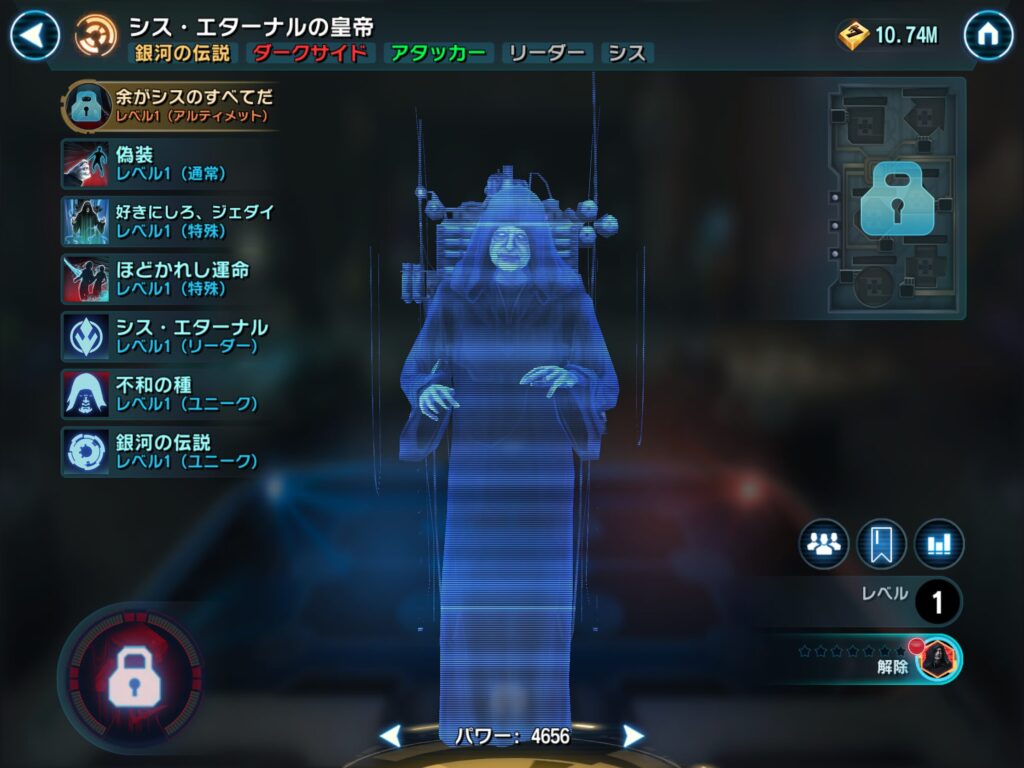
Task: Tap the 銀河の伝説 tag
Action: pos(184,53)
